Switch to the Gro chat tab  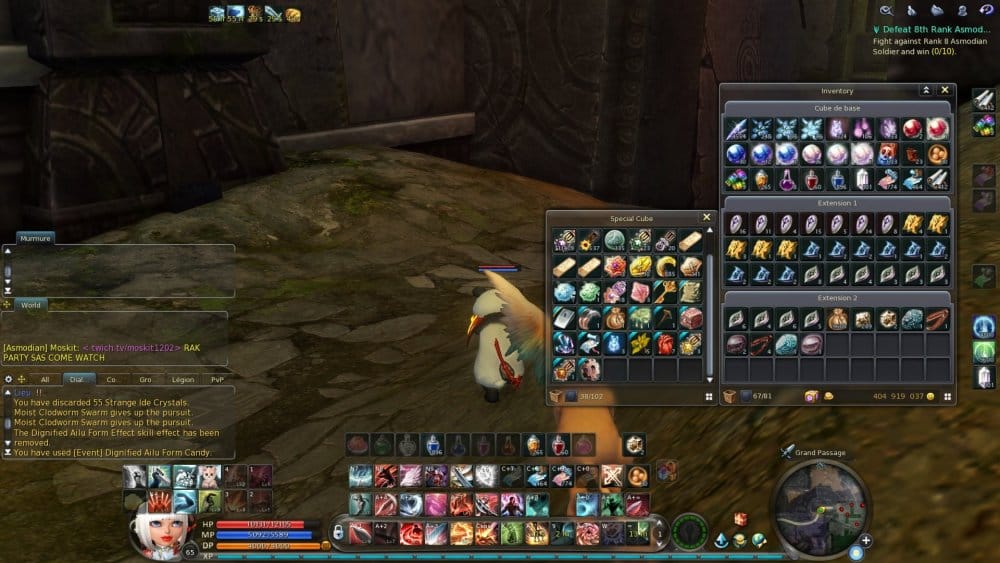[x=146, y=379]
